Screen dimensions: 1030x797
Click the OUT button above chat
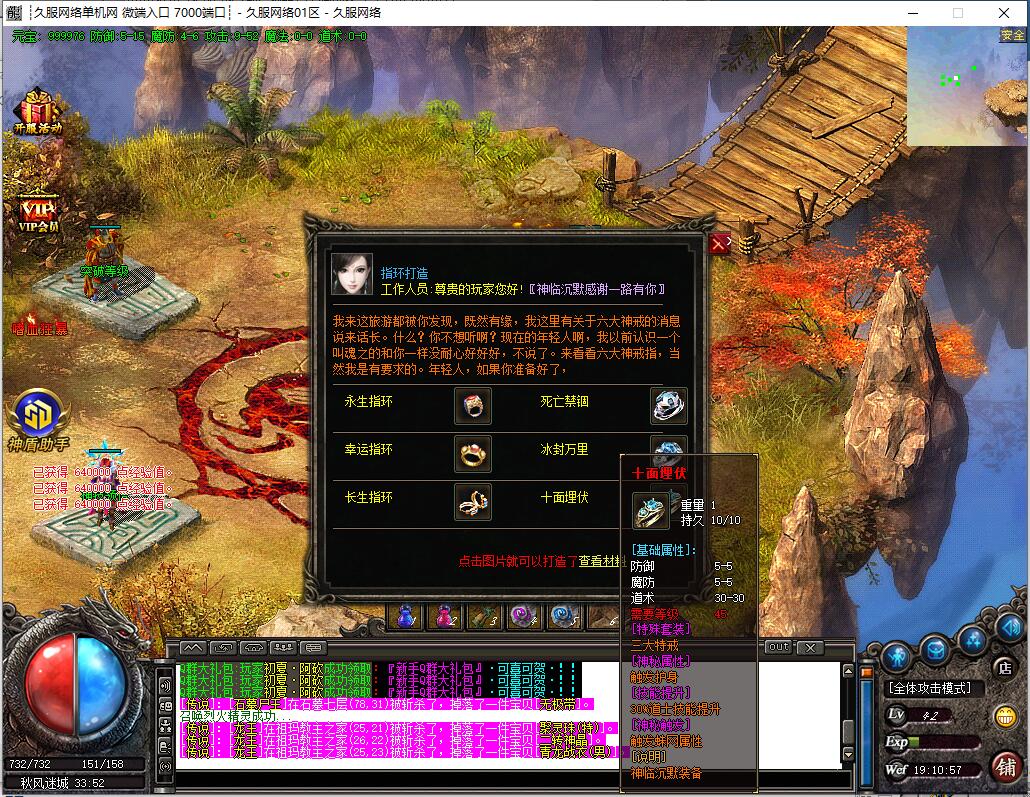(778, 648)
